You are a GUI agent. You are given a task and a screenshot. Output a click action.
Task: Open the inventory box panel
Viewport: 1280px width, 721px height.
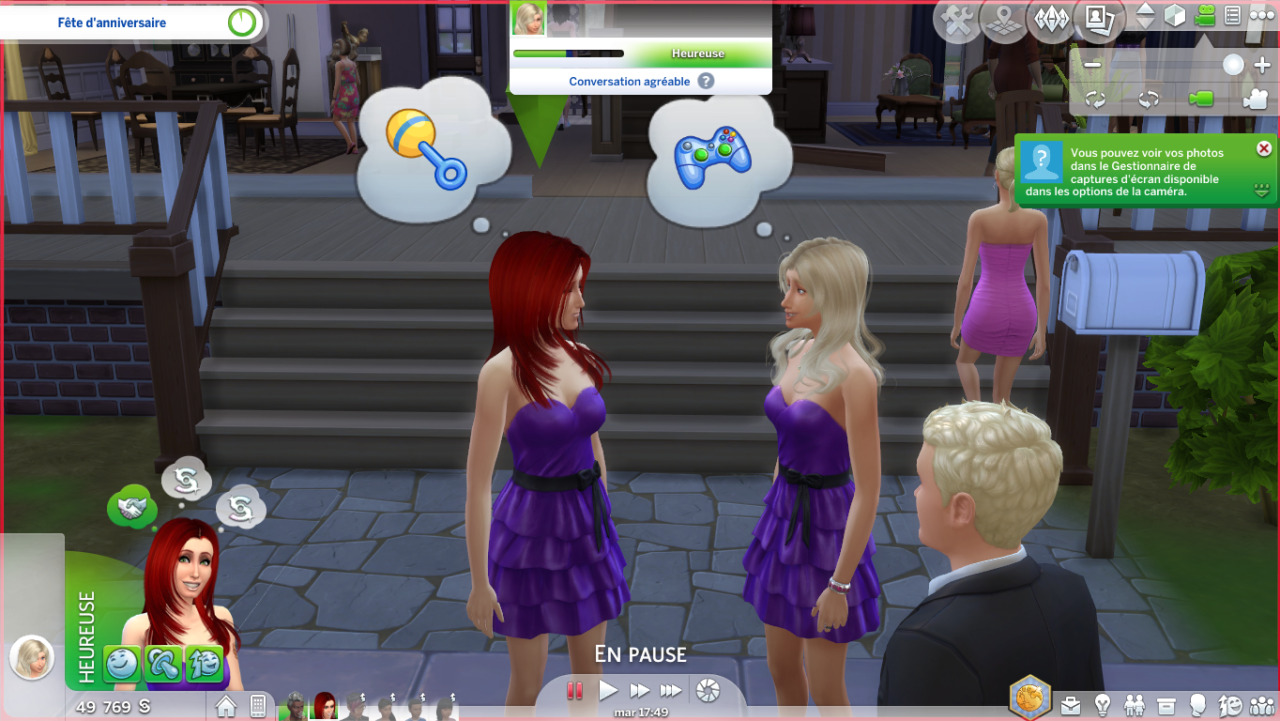1166,706
